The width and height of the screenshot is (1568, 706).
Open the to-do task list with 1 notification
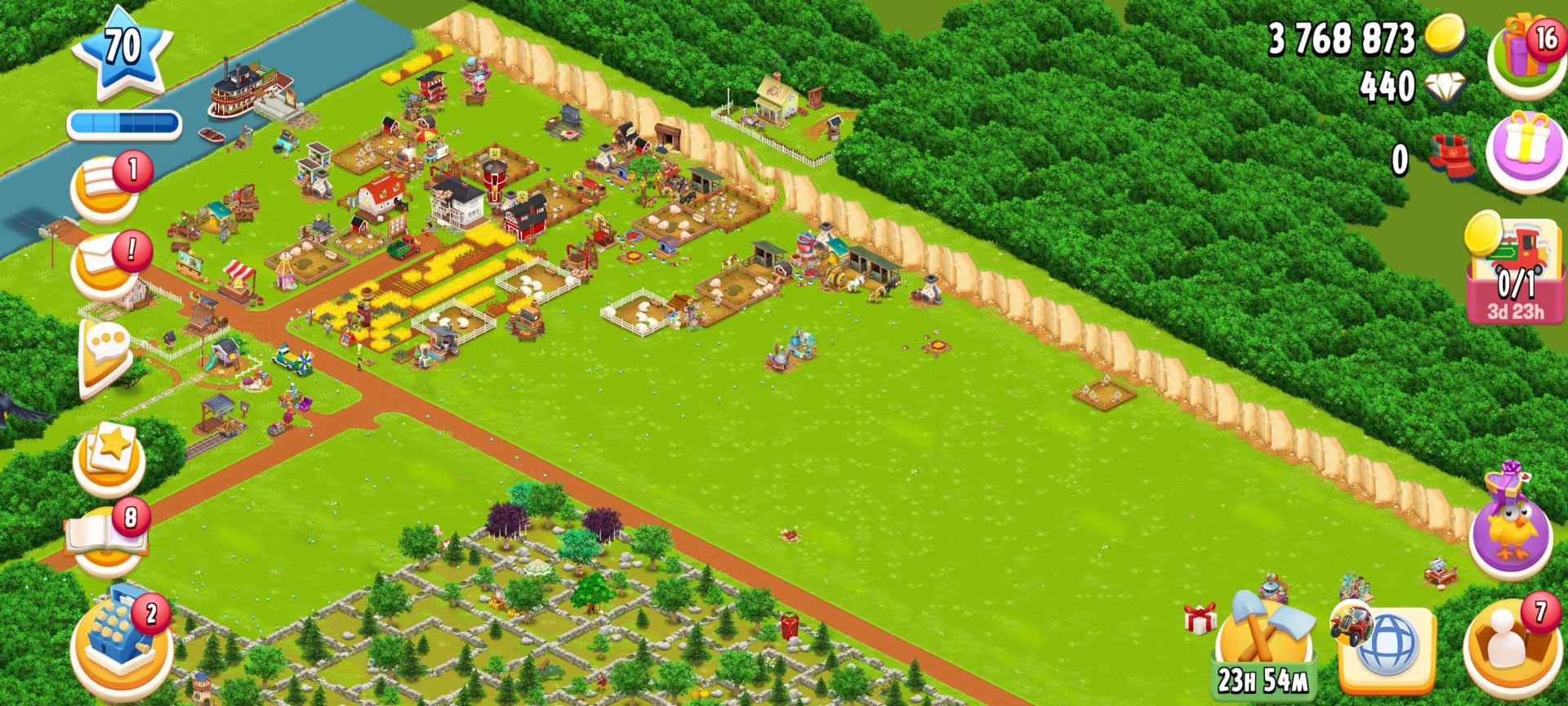coord(108,185)
